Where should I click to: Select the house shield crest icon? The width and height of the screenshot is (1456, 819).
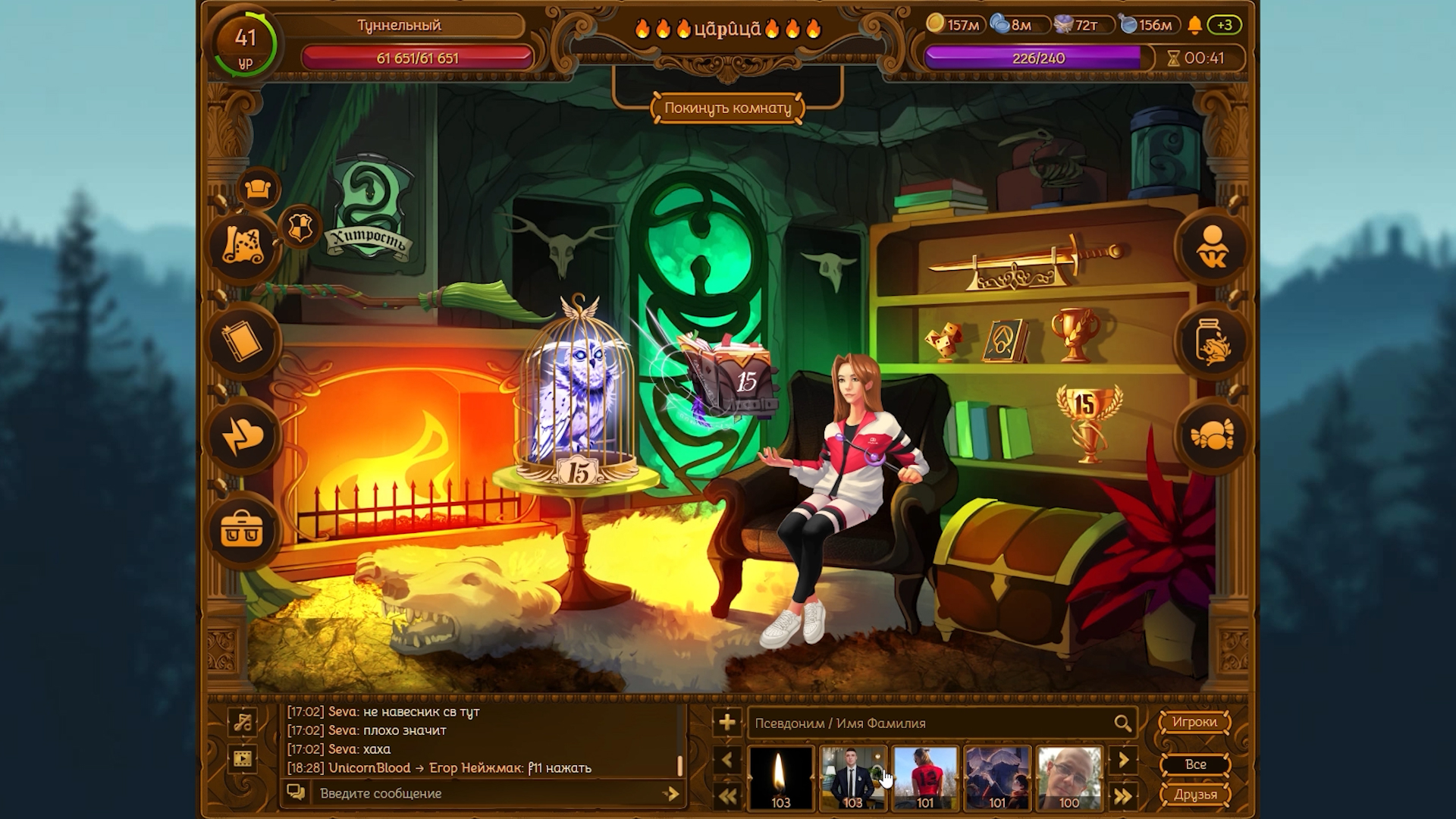pos(300,227)
